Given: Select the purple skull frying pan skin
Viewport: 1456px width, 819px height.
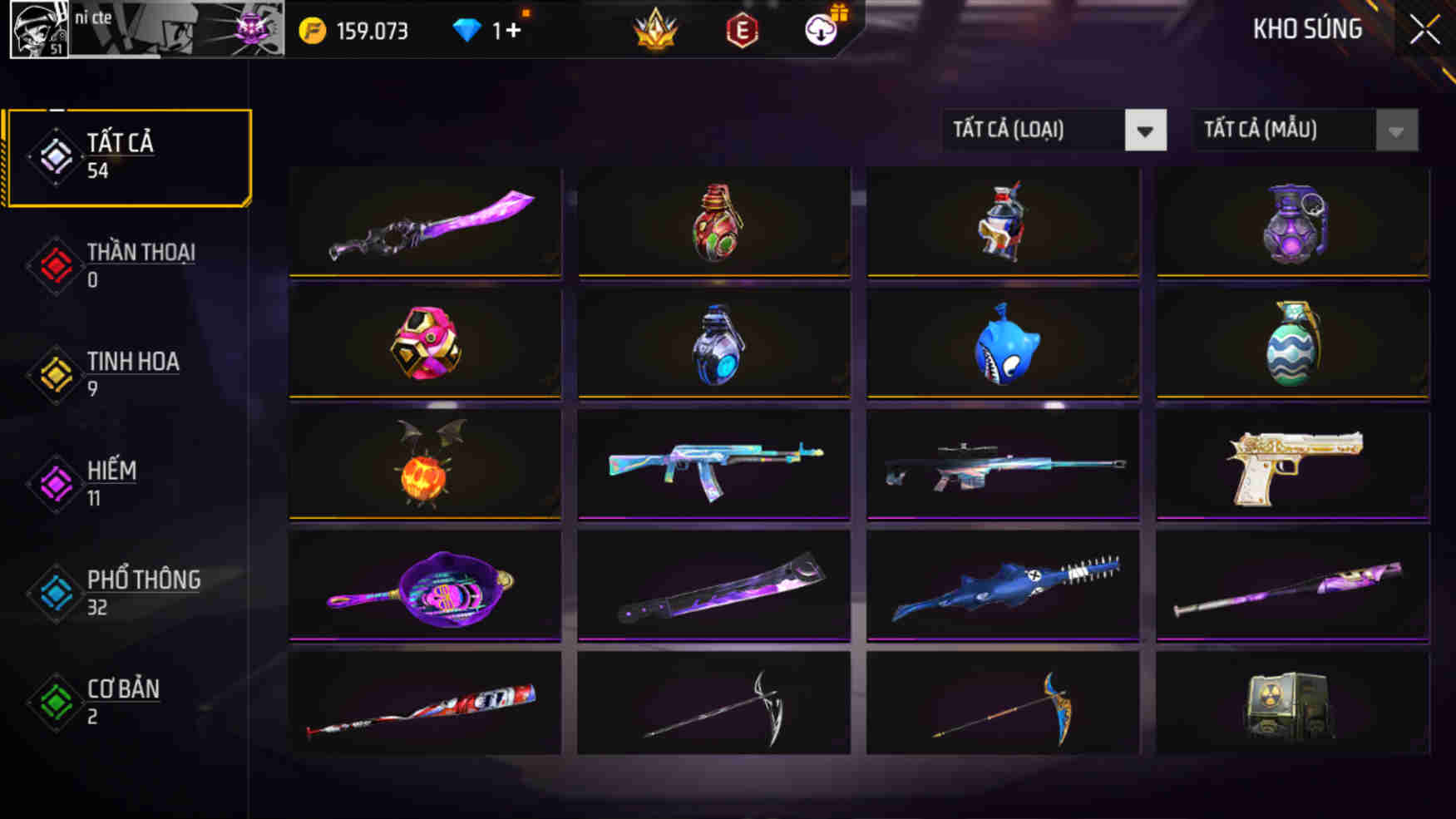Looking at the screenshot, I should click(426, 585).
